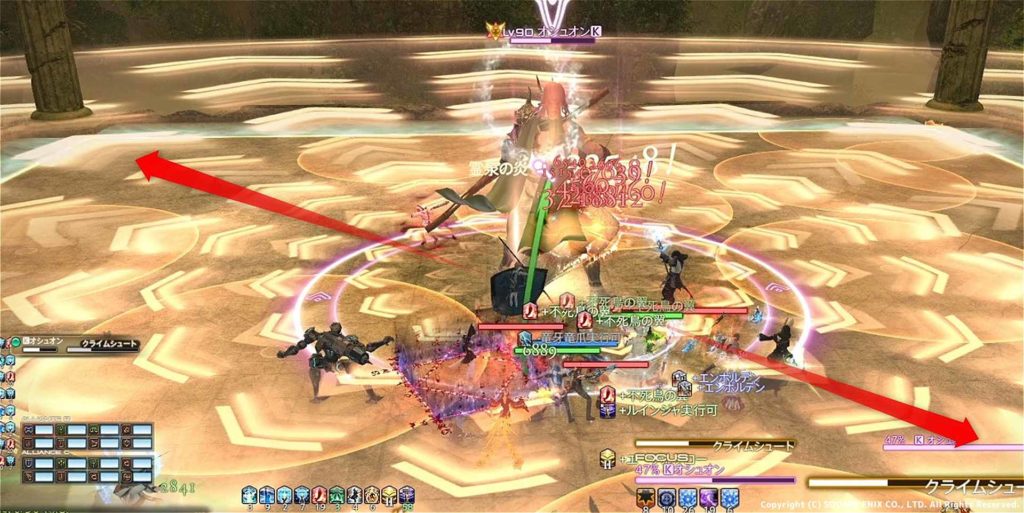
Task: Inspect the purple crescent moon debuff icon
Action: (710, 495)
